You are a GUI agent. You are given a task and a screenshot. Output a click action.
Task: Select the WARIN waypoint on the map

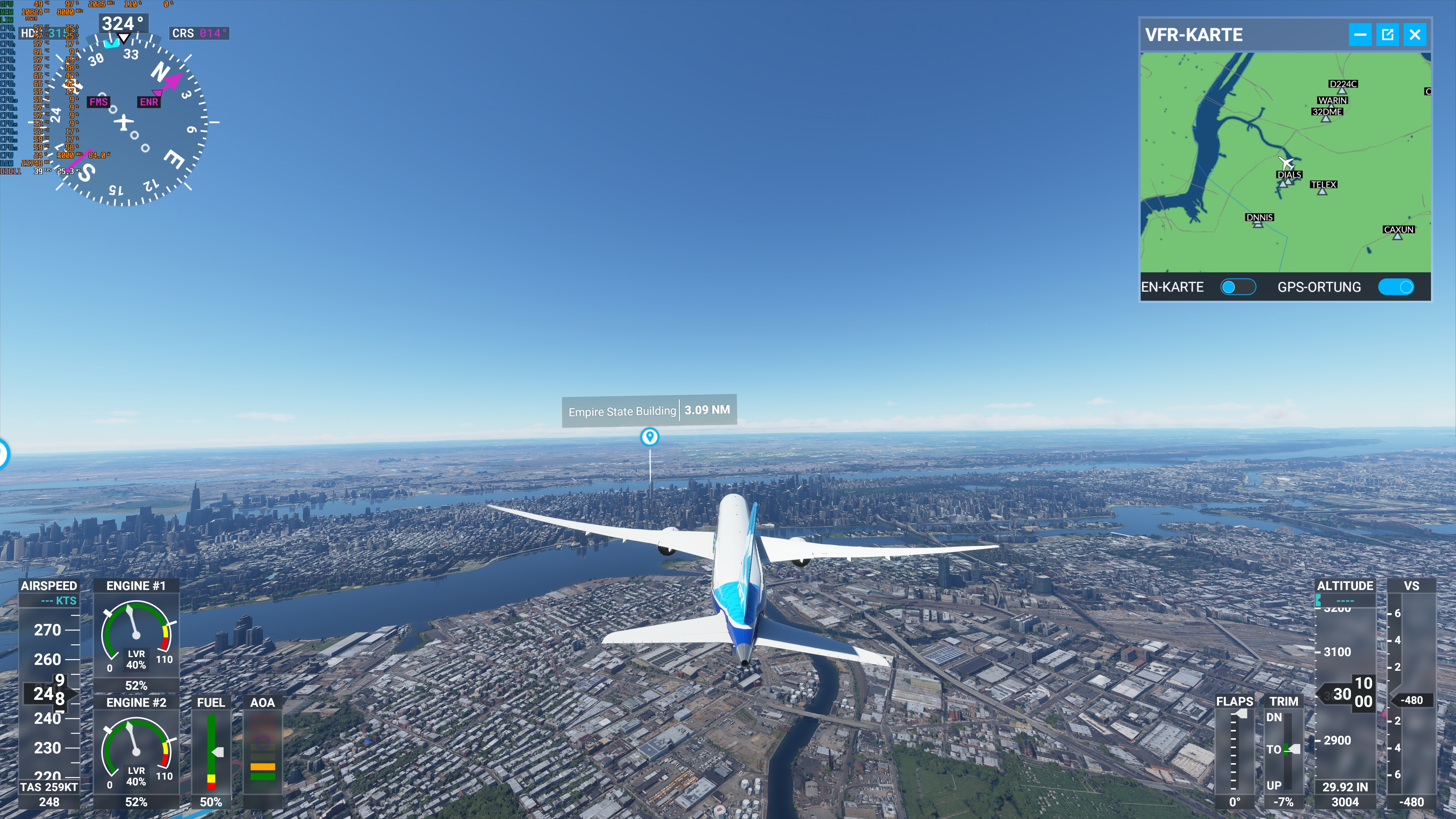[x=1332, y=106]
